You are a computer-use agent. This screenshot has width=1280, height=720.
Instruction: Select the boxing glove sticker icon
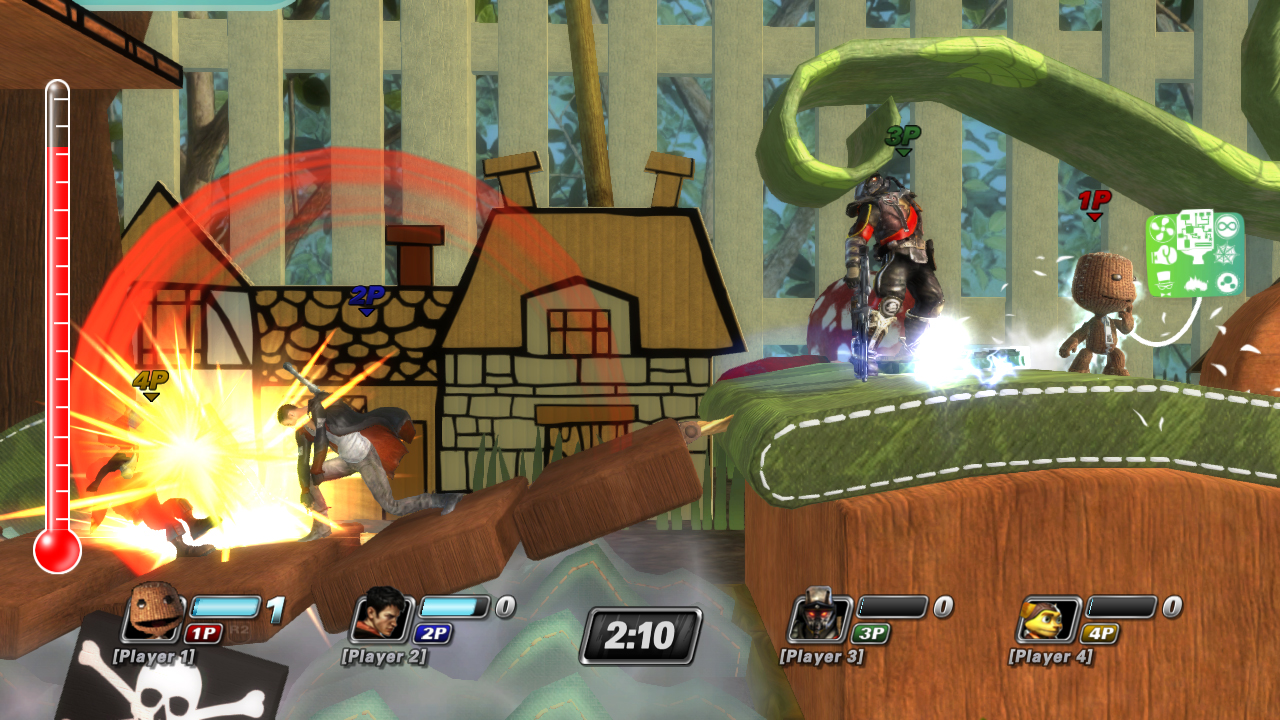(1164, 255)
